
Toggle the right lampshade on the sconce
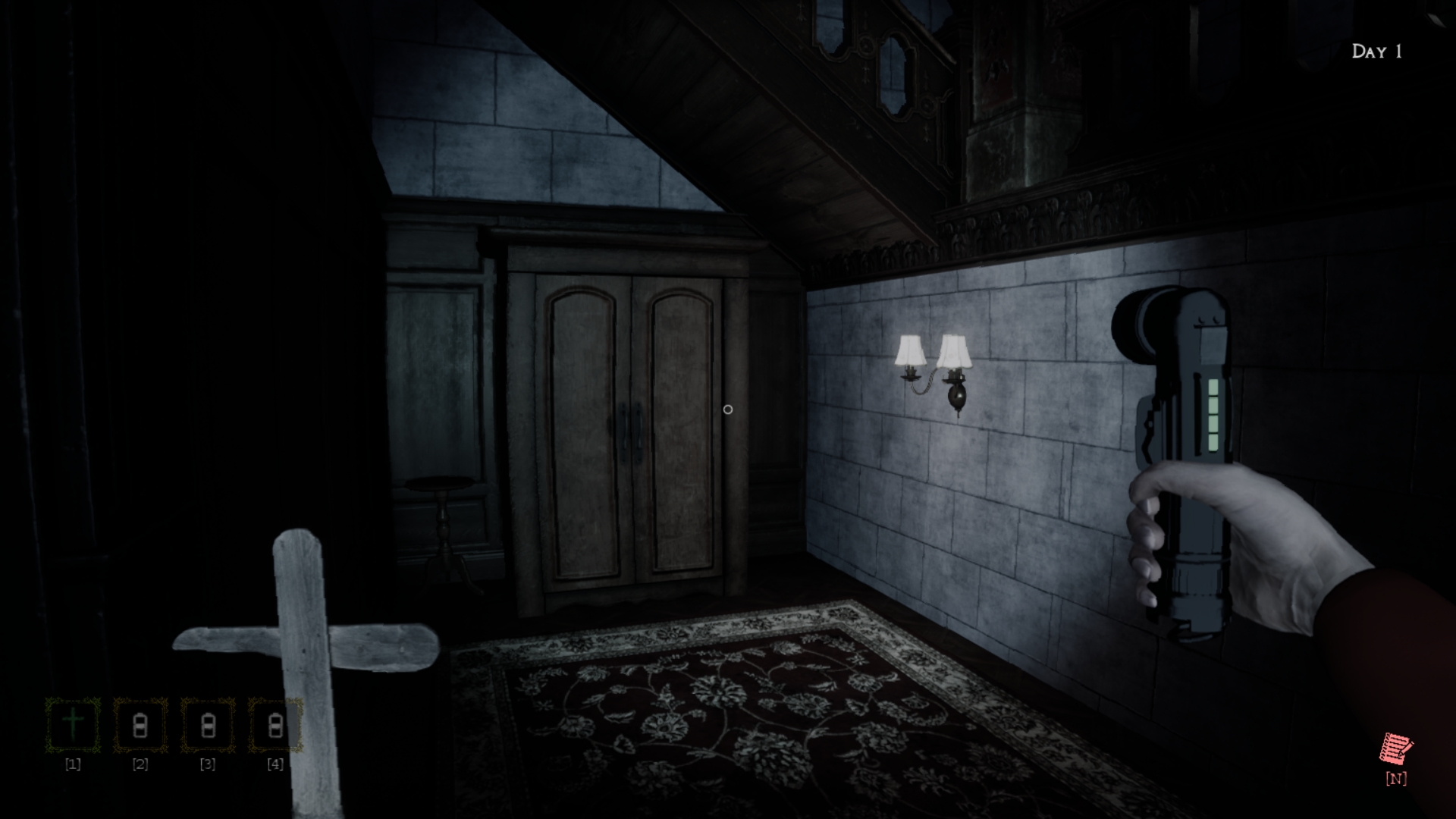953,350
